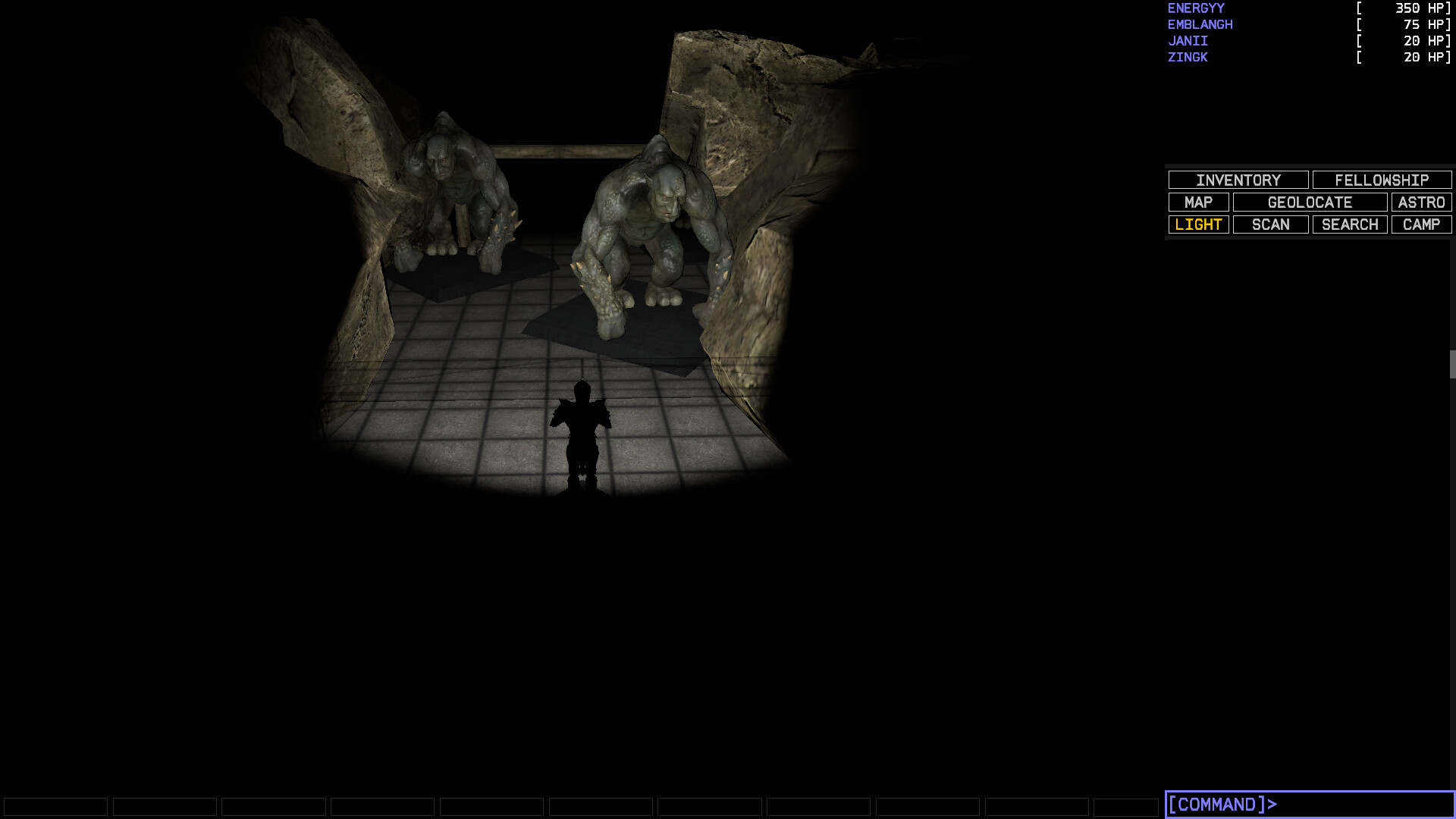Open the FELLOWSHIP panel
The width and height of the screenshot is (1456, 819).
(x=1382, y=180)
